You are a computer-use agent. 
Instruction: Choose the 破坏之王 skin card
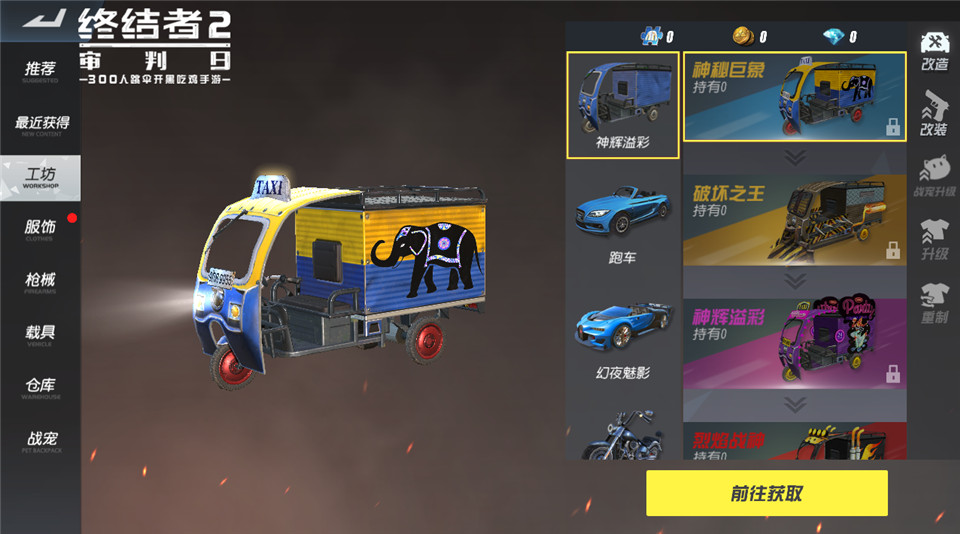(x=794, y=221)
